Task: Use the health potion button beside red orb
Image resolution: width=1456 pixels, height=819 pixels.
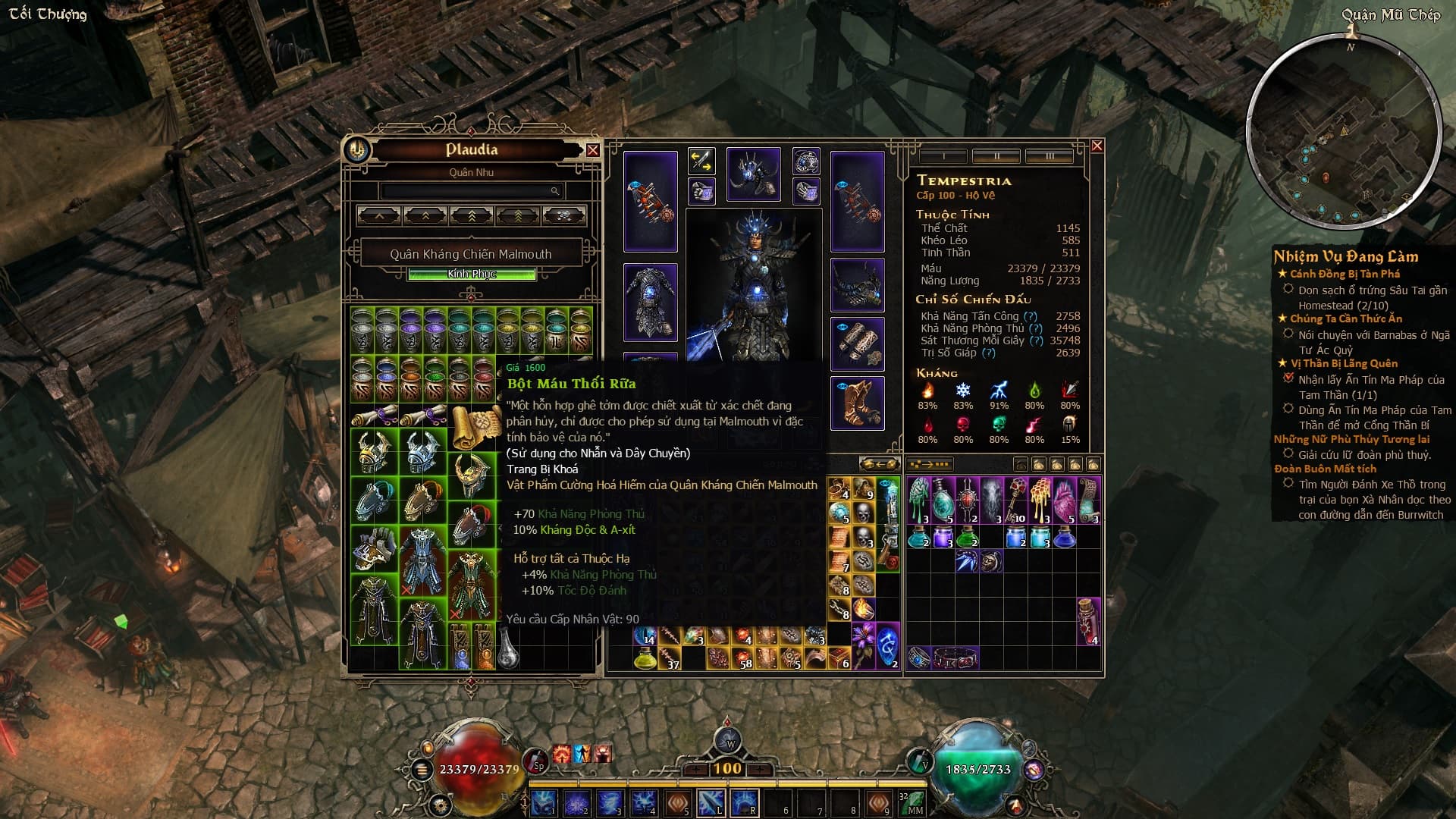Action: [537, 761]
